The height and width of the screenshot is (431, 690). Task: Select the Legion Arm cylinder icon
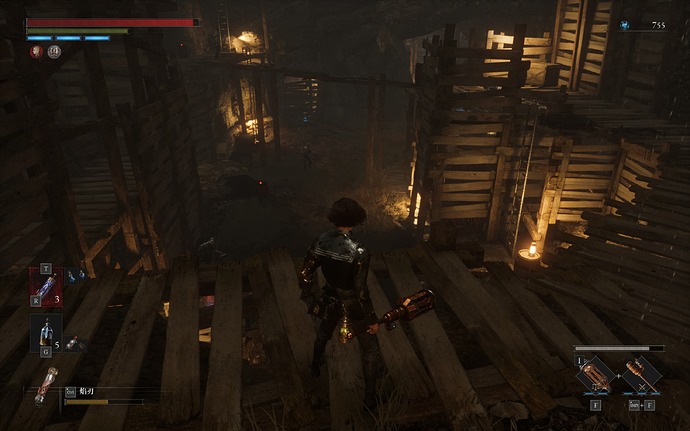[46, 385]
